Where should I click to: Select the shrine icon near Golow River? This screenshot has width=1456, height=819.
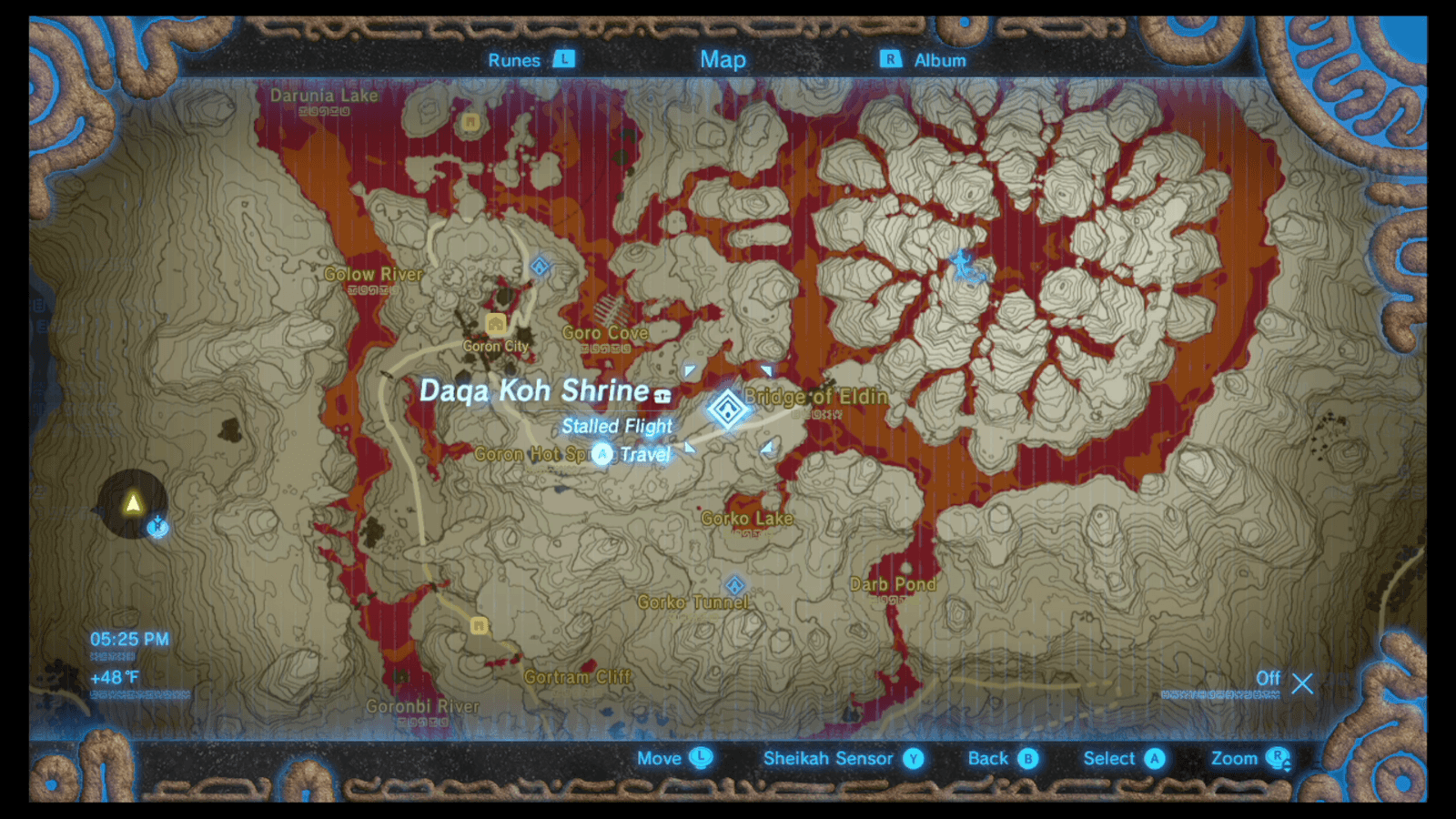(x=540, y=264)
